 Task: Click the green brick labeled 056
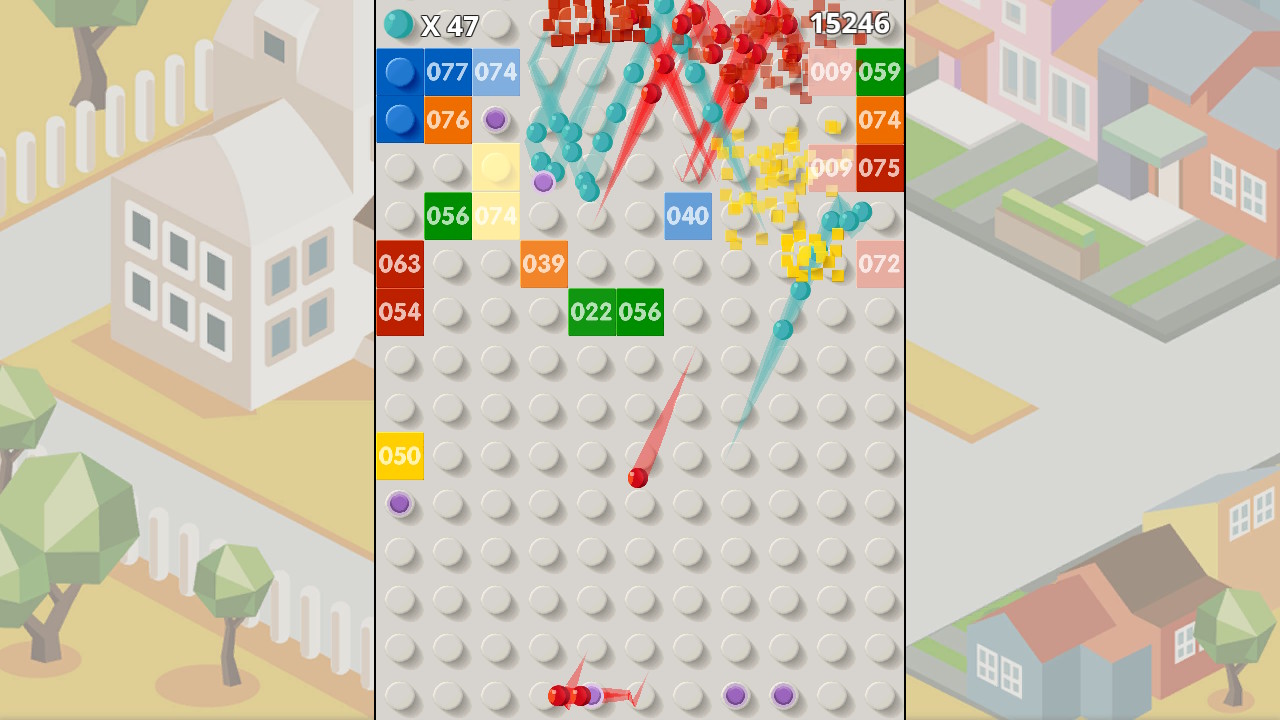(447, 216)
